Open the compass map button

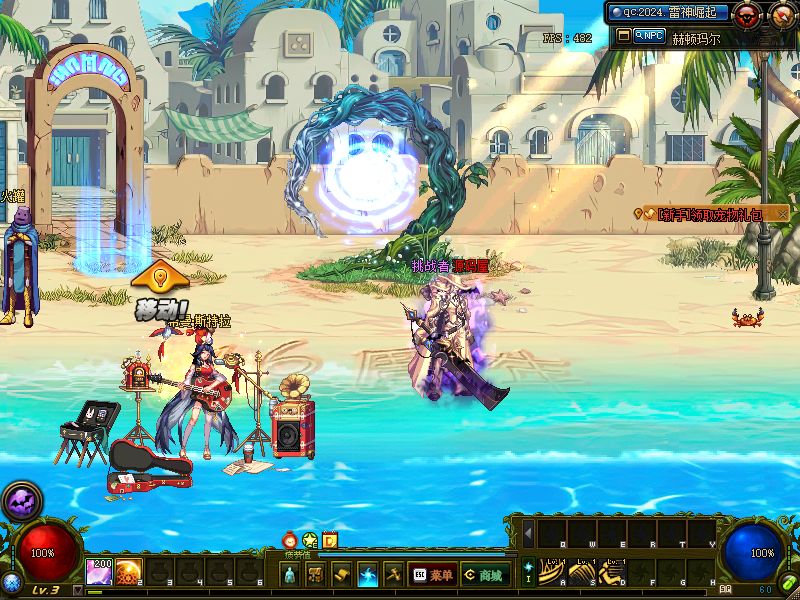point(782,14)
